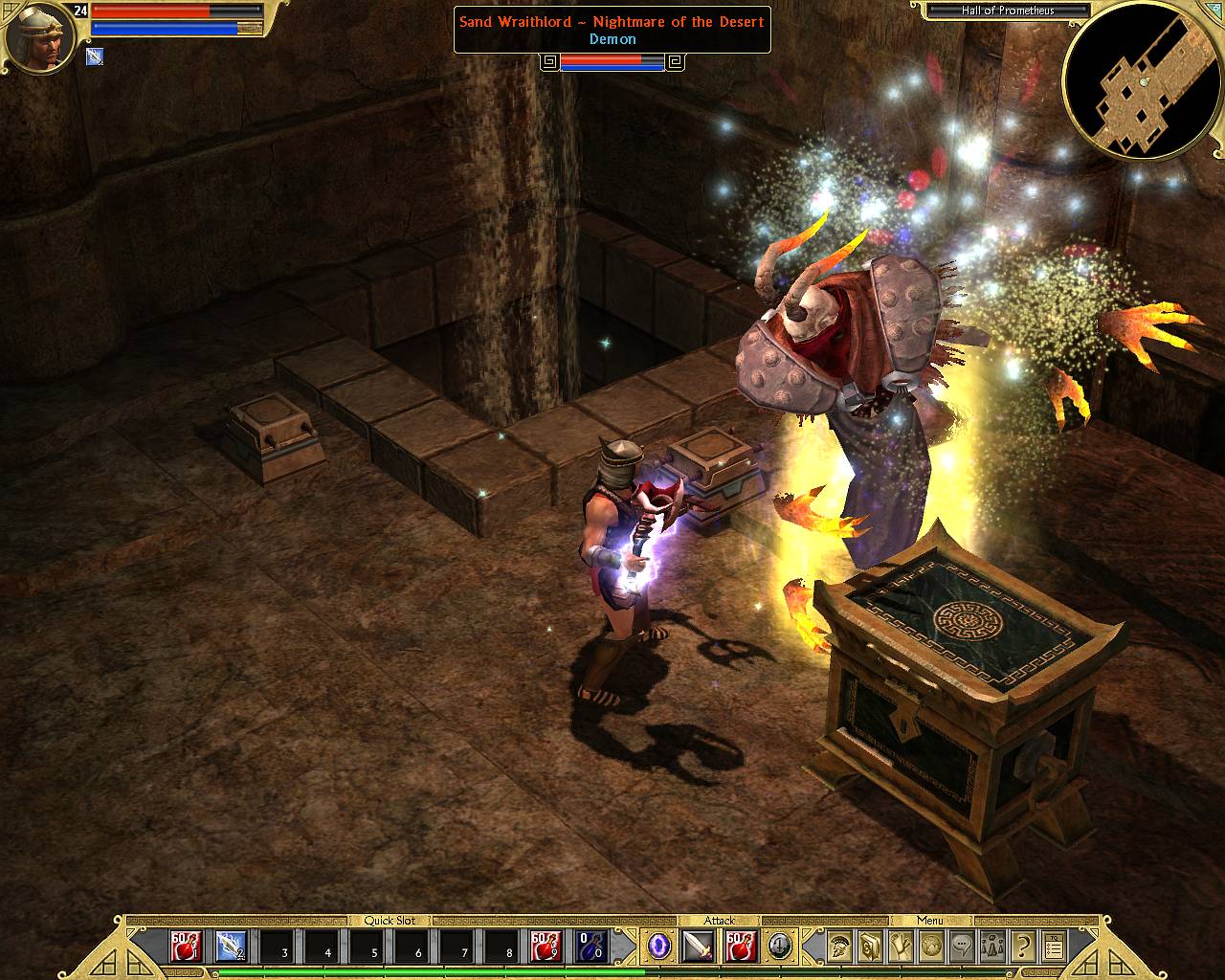
Task: Open the character window with the helmet icon
Action: pos(840,946)
